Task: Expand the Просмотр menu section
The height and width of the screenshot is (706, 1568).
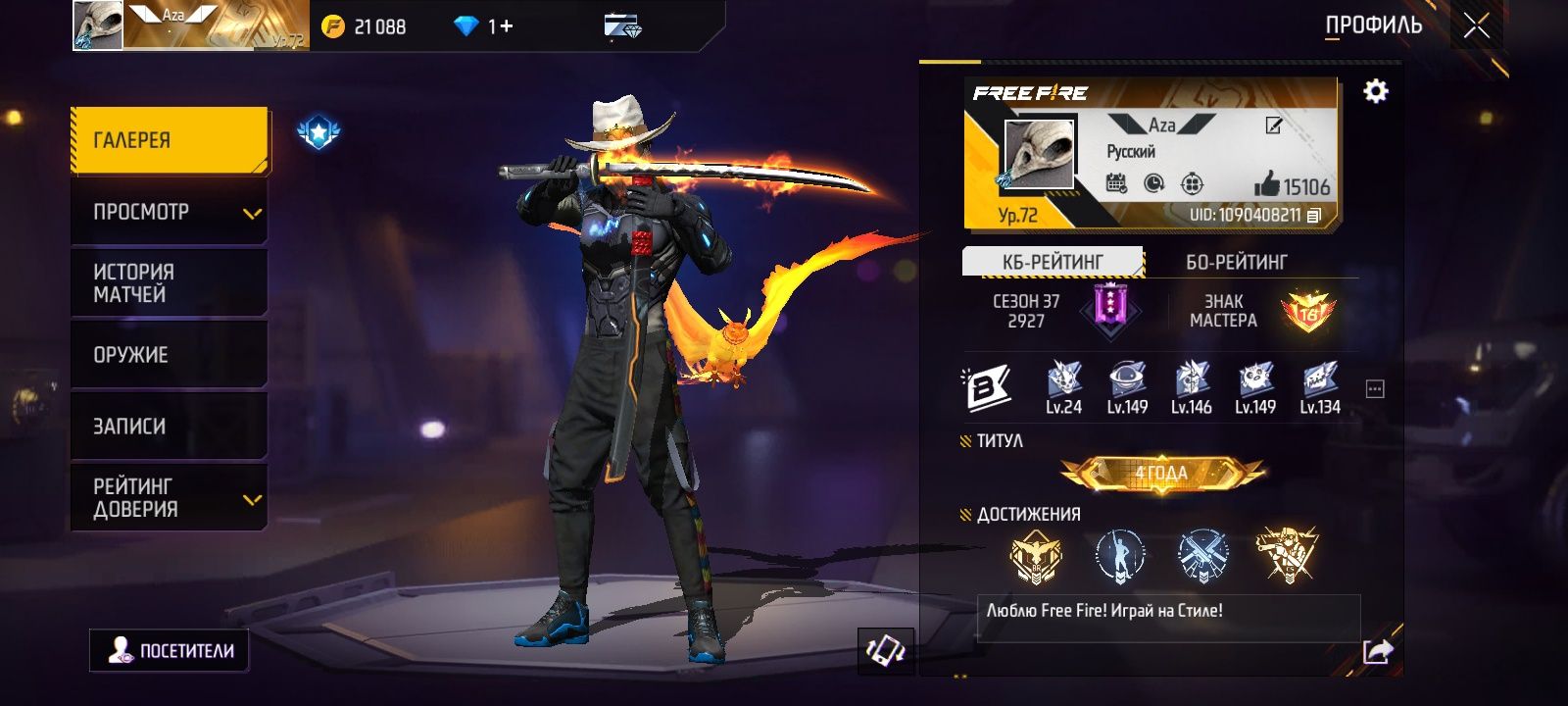Action: click(169, 212)
